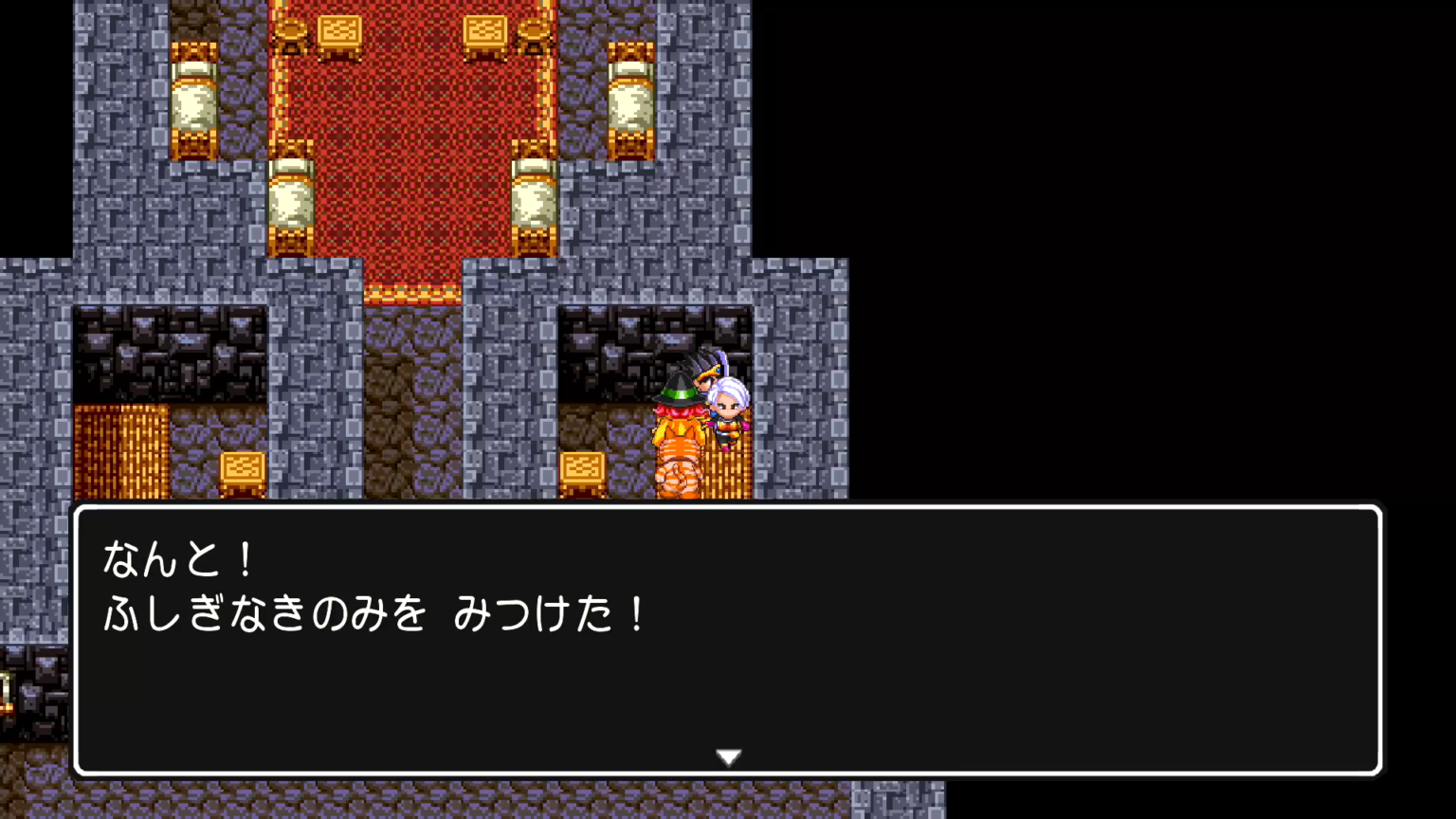This screenshot has width=1456, height=819.
Task: Click the dark doorway entrance on the left
Action: coord(171,351)
